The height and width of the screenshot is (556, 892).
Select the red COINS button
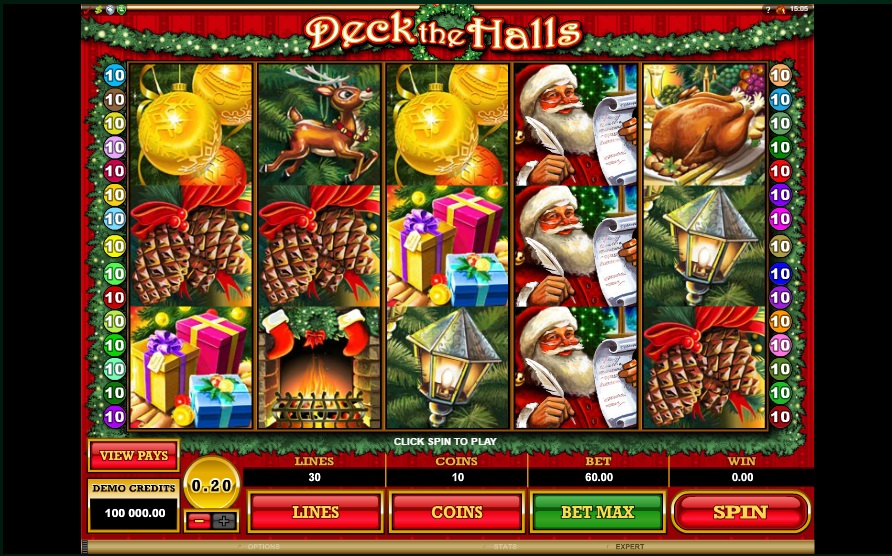point(456,512)
